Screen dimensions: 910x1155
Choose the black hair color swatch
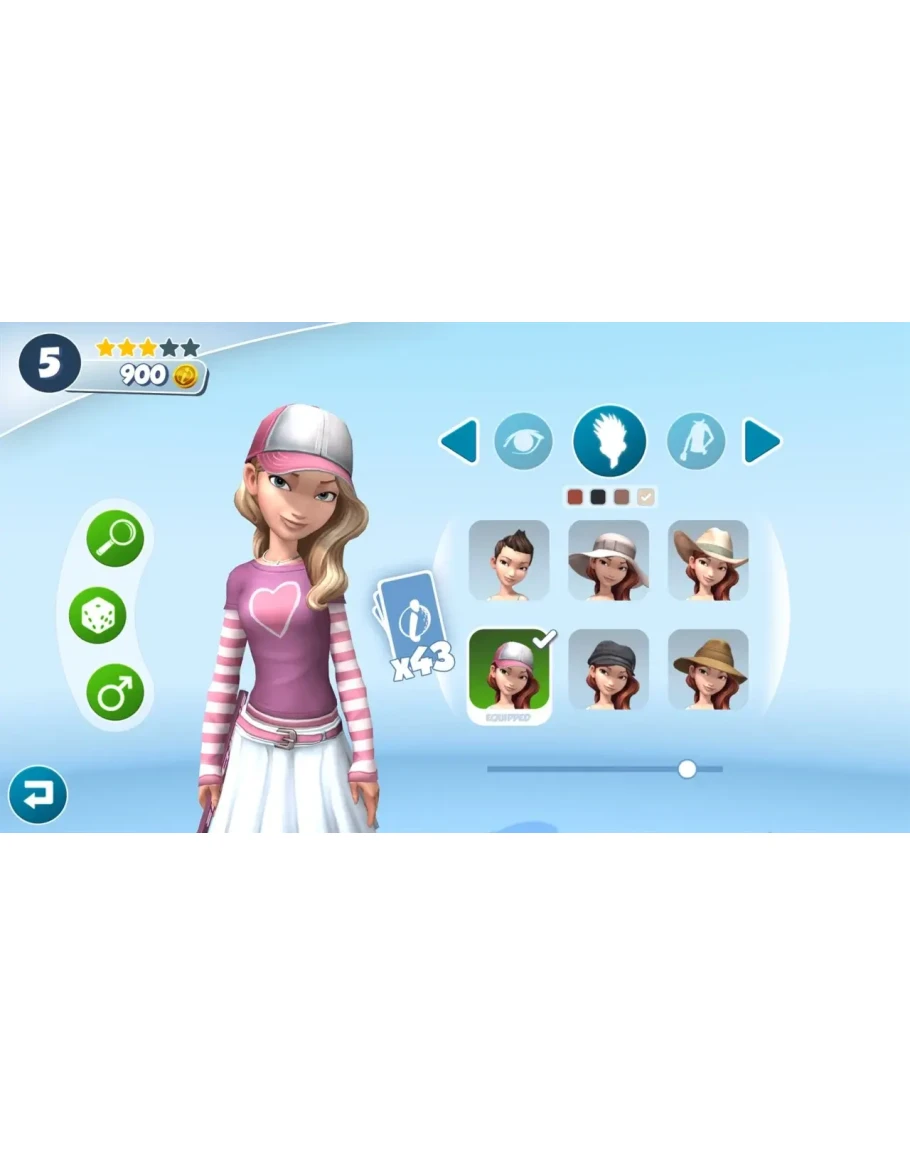point(598,497)
